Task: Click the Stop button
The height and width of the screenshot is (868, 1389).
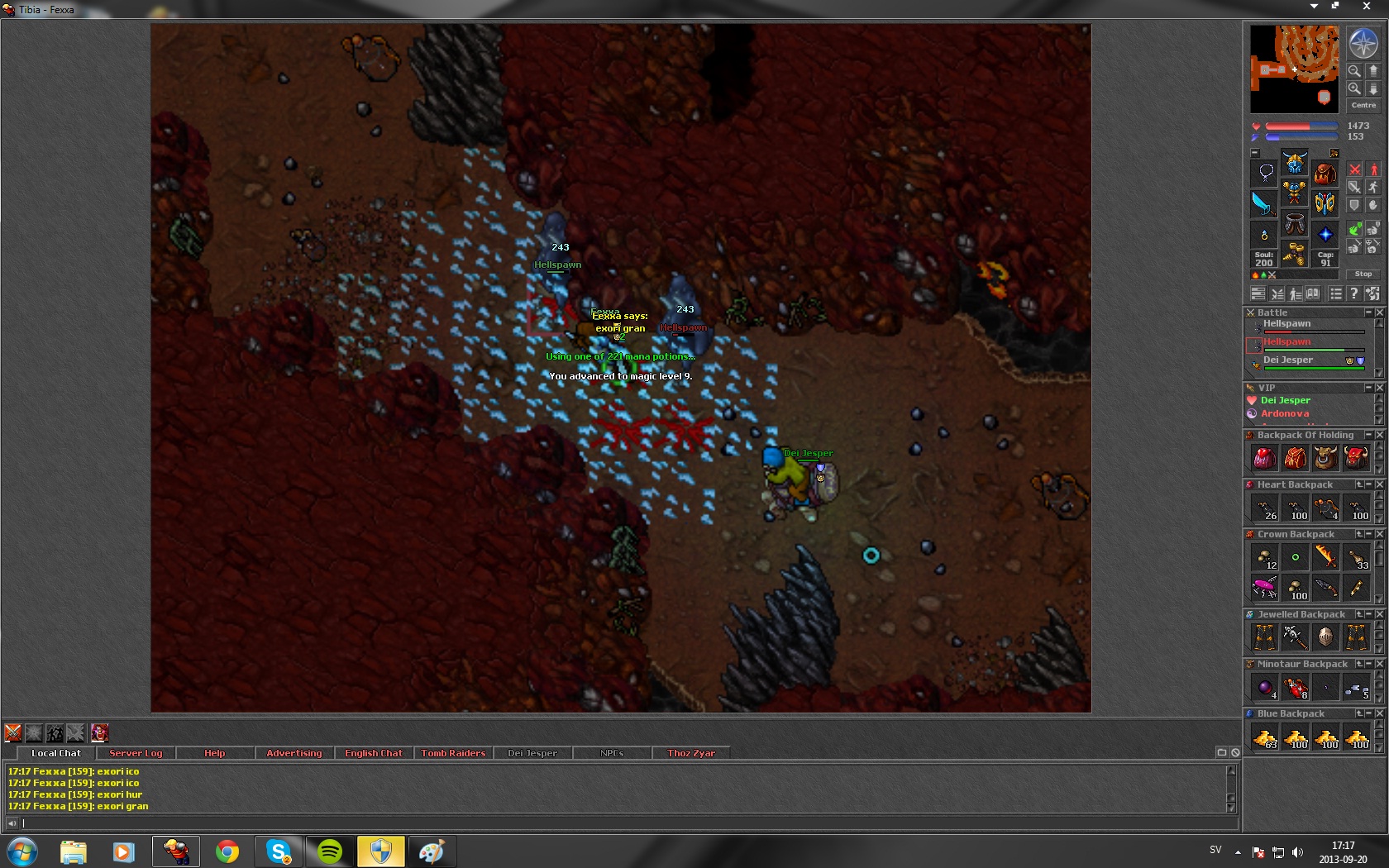Action: (1363, 274)
